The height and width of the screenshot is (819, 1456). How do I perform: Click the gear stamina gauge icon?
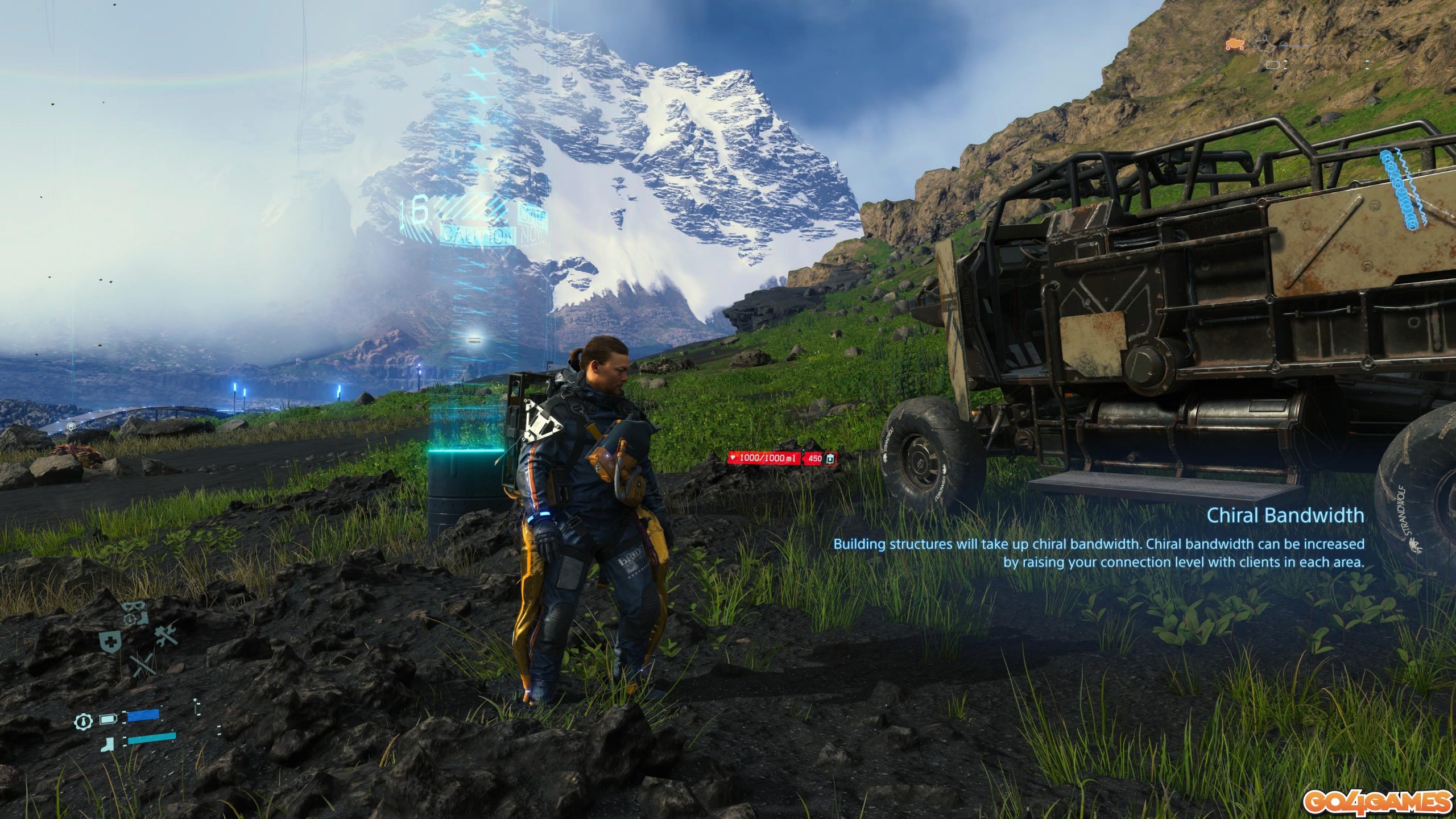point(83,722)
